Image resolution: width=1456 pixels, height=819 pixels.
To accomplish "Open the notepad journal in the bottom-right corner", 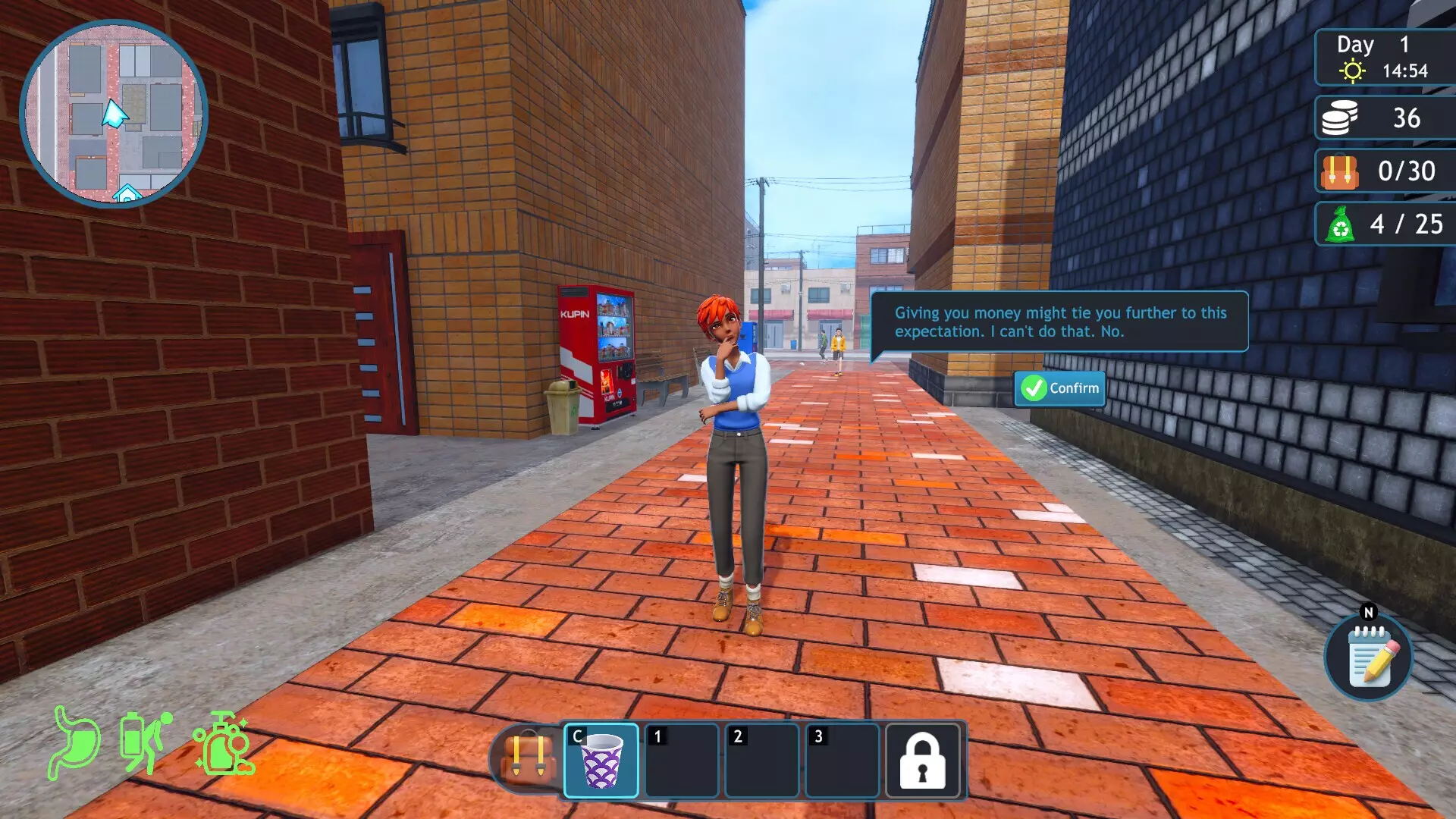I will [1367, 658].
